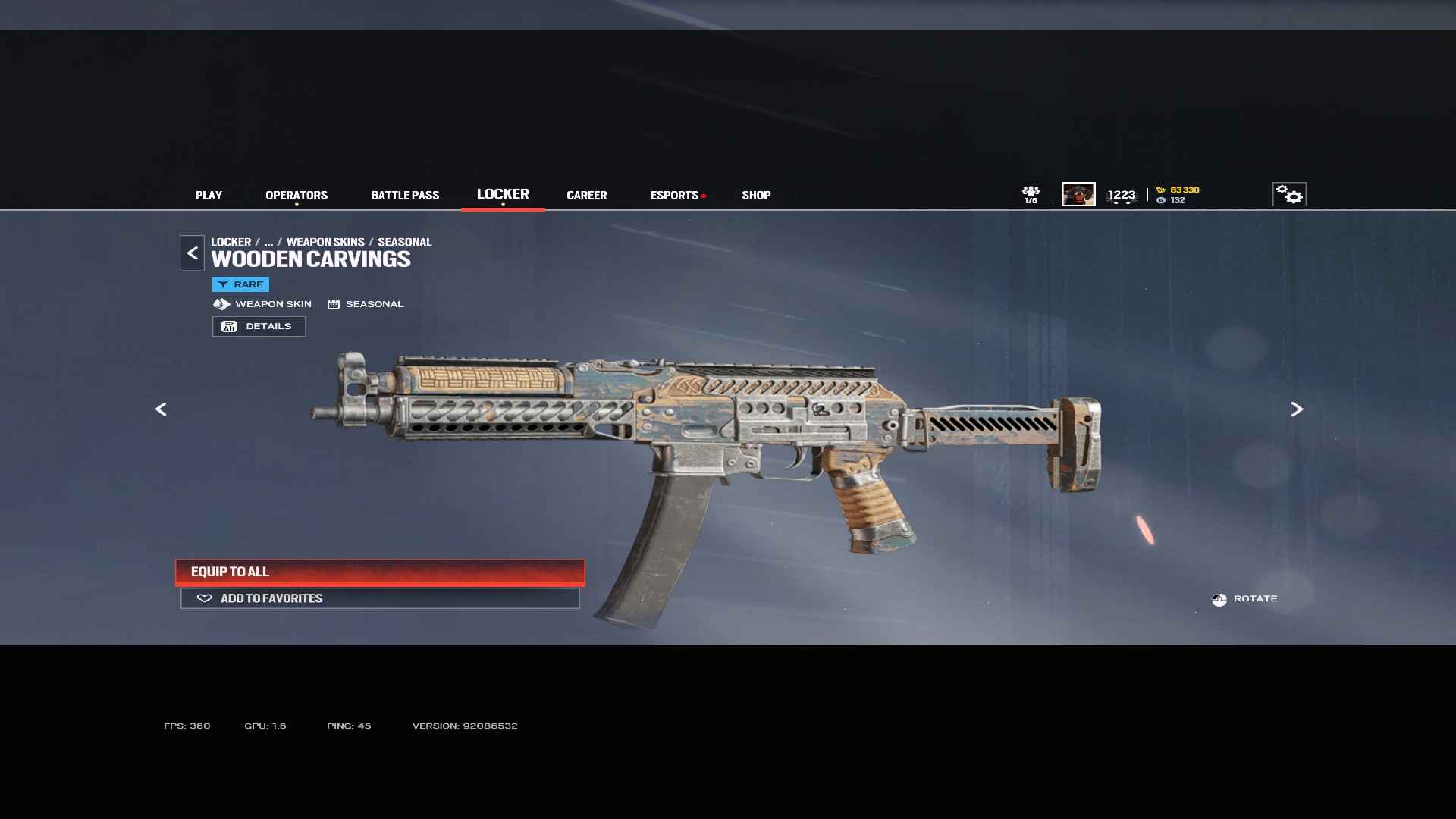Select the Locker tab
Image resolution: width=1456 pixels, height=819 pixels.
pos(503,194)
